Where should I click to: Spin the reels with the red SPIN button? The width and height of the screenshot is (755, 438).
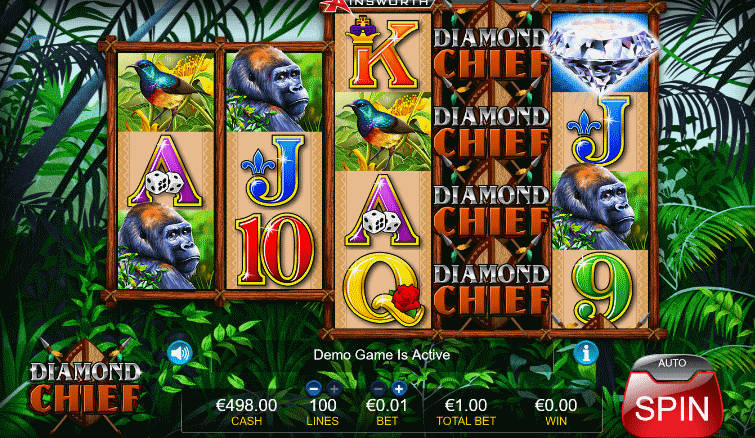[672, 406]
